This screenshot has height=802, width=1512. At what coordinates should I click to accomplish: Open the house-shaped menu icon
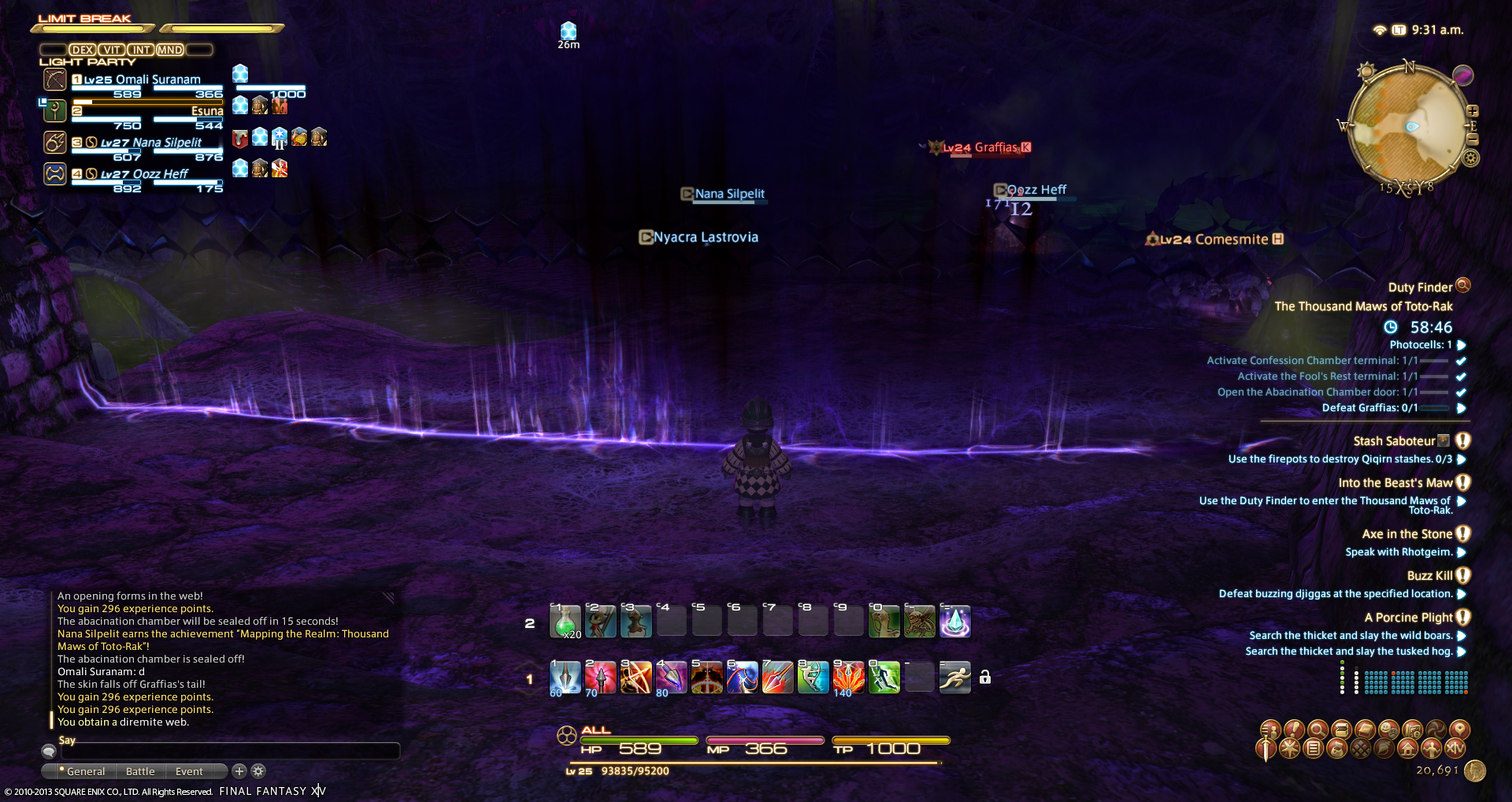pyautogui.click(x=1408, y=748)
